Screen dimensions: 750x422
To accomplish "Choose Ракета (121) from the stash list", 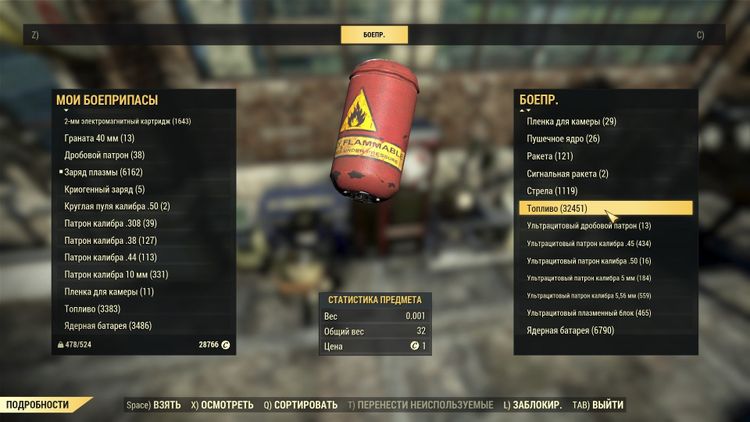I will (x=550, y=156).
